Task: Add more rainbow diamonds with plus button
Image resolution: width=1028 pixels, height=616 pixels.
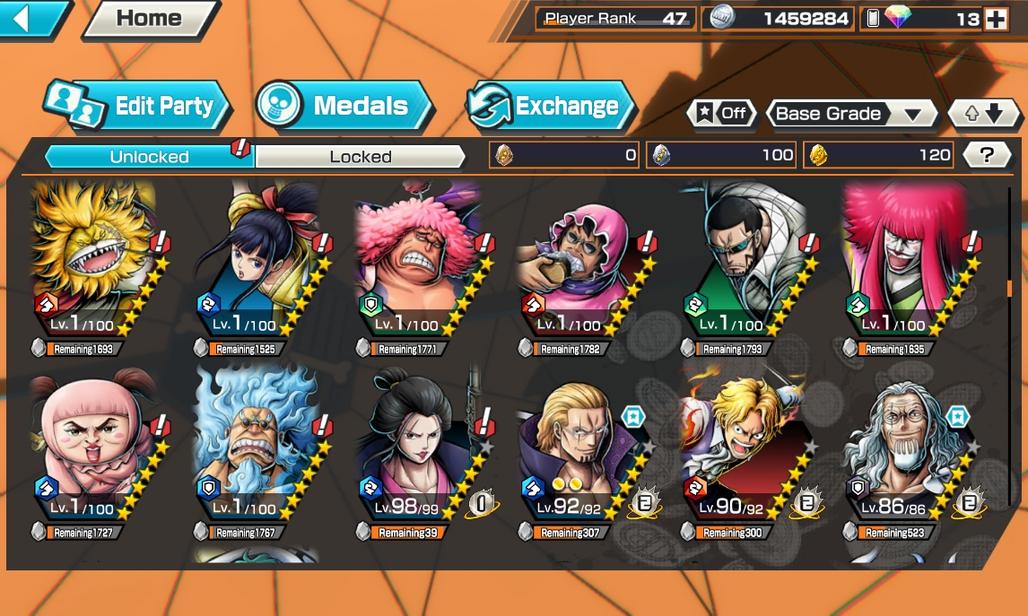Action: click(995, 19)
